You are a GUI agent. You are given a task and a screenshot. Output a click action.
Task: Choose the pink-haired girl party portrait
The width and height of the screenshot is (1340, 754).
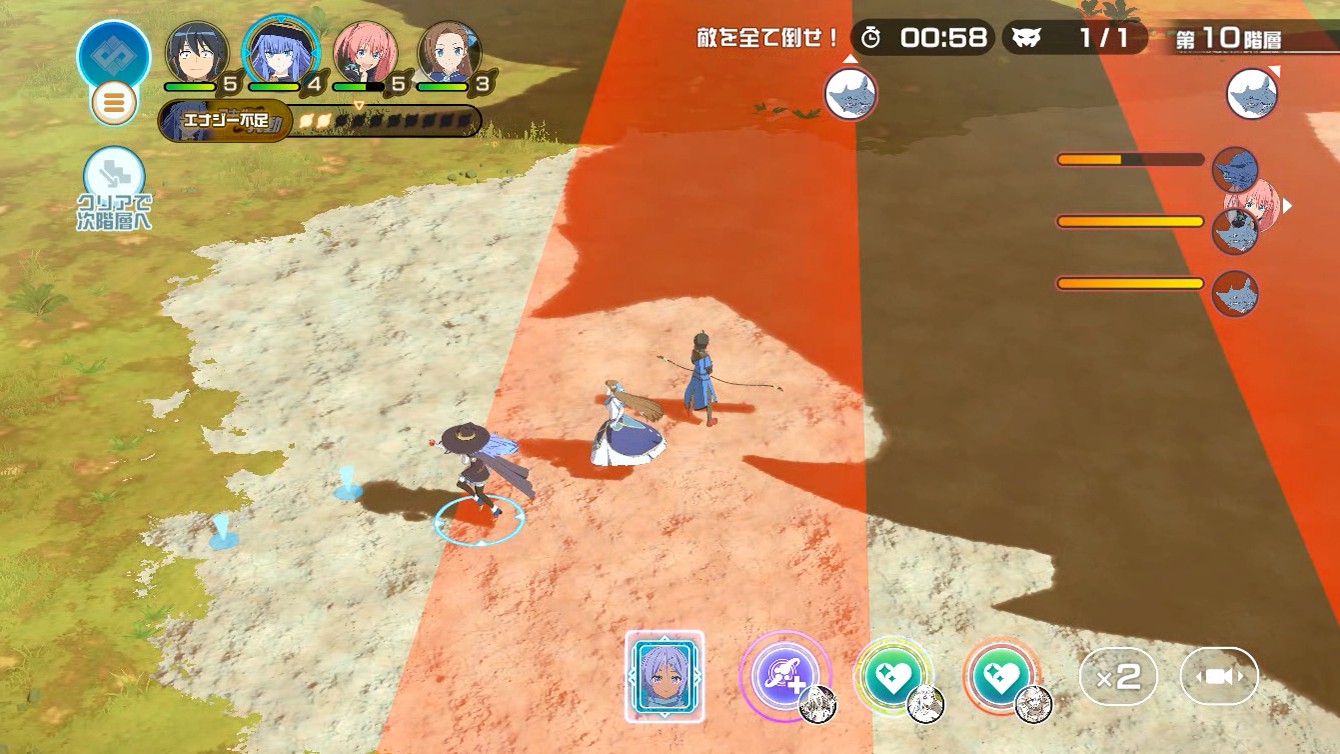click(x=365, y=53)
